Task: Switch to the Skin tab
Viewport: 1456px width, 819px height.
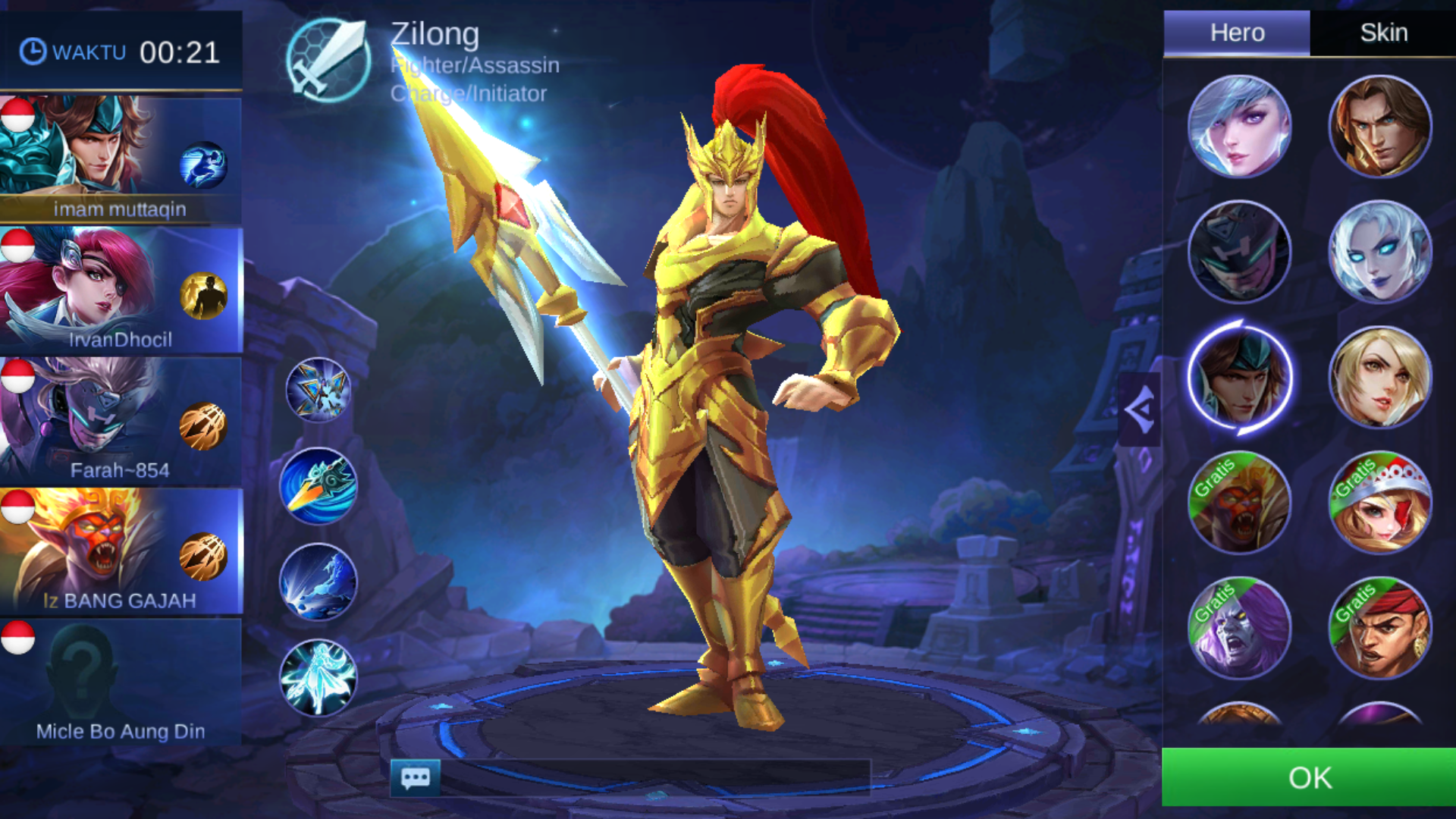Action: [x=1383, y=33]
